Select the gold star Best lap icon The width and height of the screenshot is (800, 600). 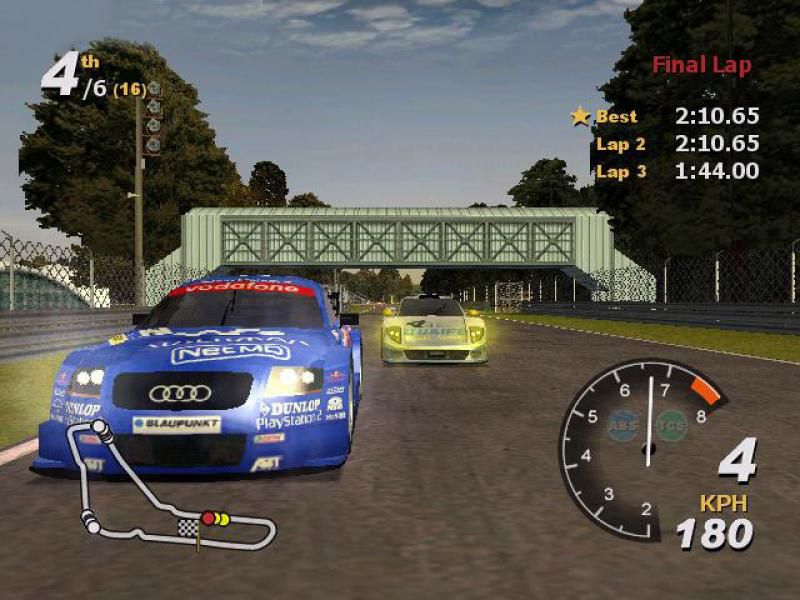(581, 116)
